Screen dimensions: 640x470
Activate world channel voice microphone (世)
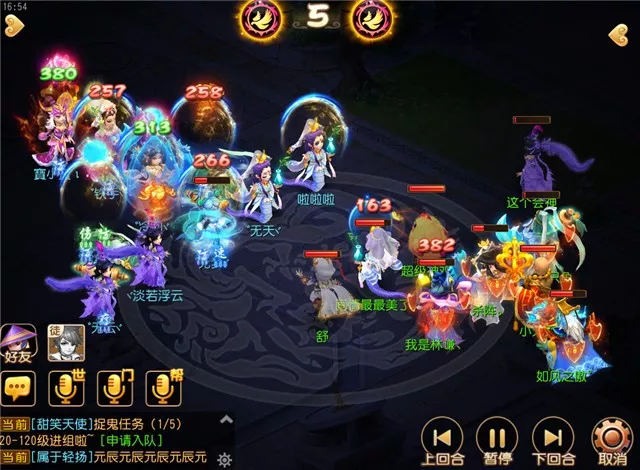pyautogui.click(x=67, y=387)
